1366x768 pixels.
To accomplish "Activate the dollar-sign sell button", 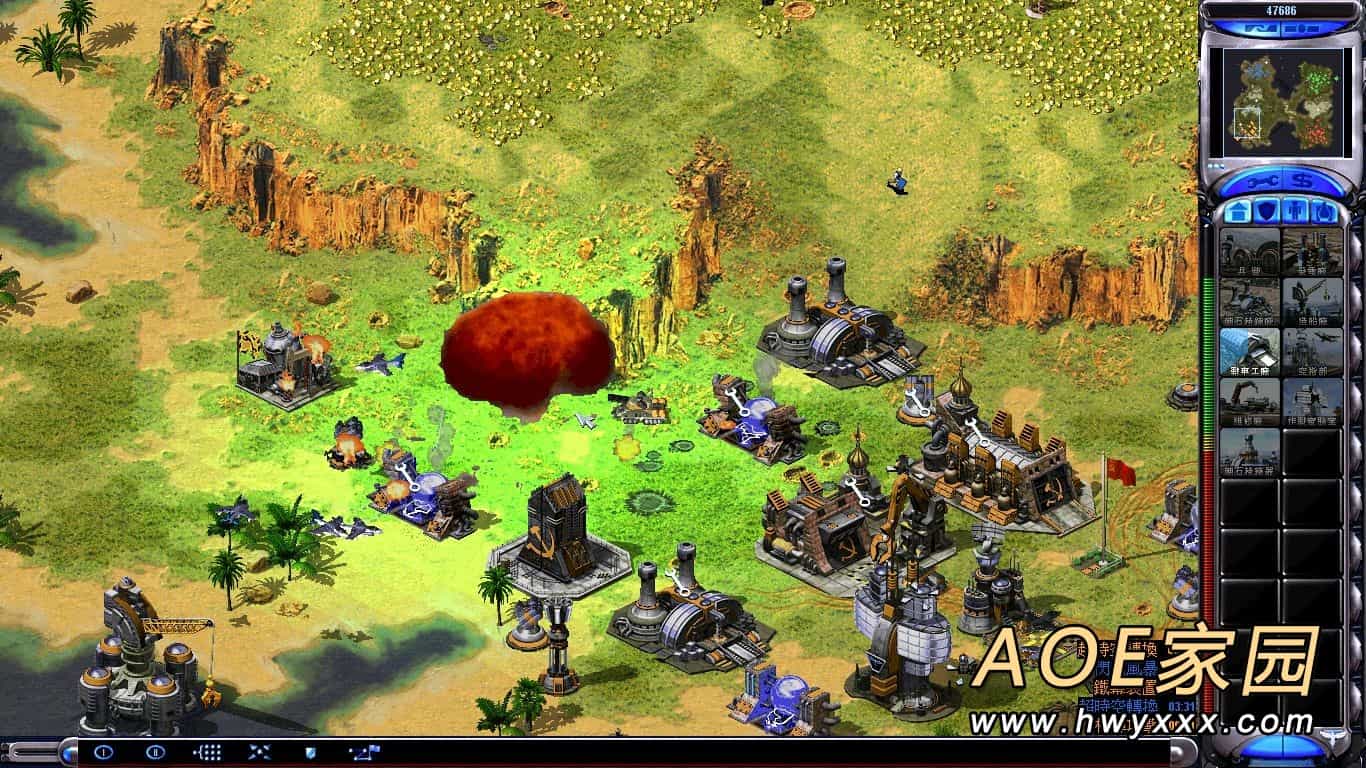I will click(1303, 181).
